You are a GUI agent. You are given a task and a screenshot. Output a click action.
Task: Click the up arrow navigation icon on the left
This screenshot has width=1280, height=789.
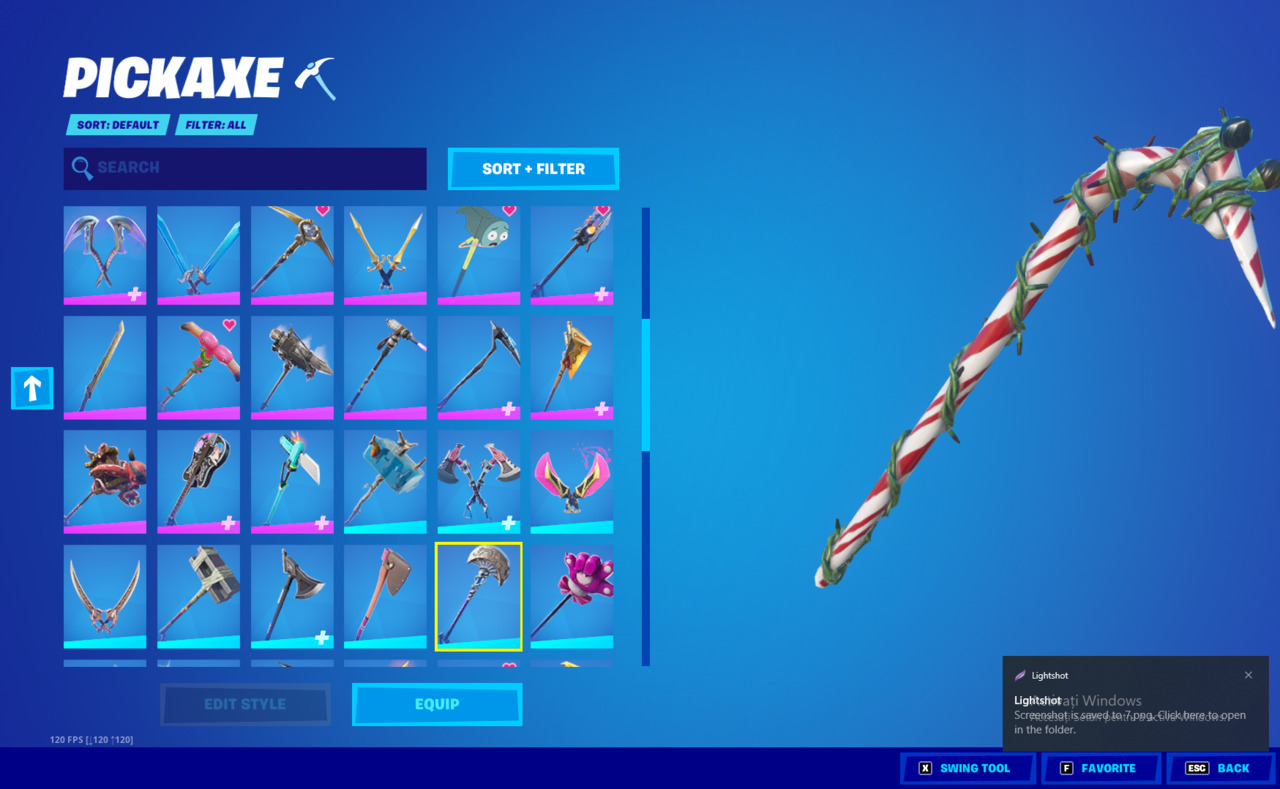coord(31,388)
